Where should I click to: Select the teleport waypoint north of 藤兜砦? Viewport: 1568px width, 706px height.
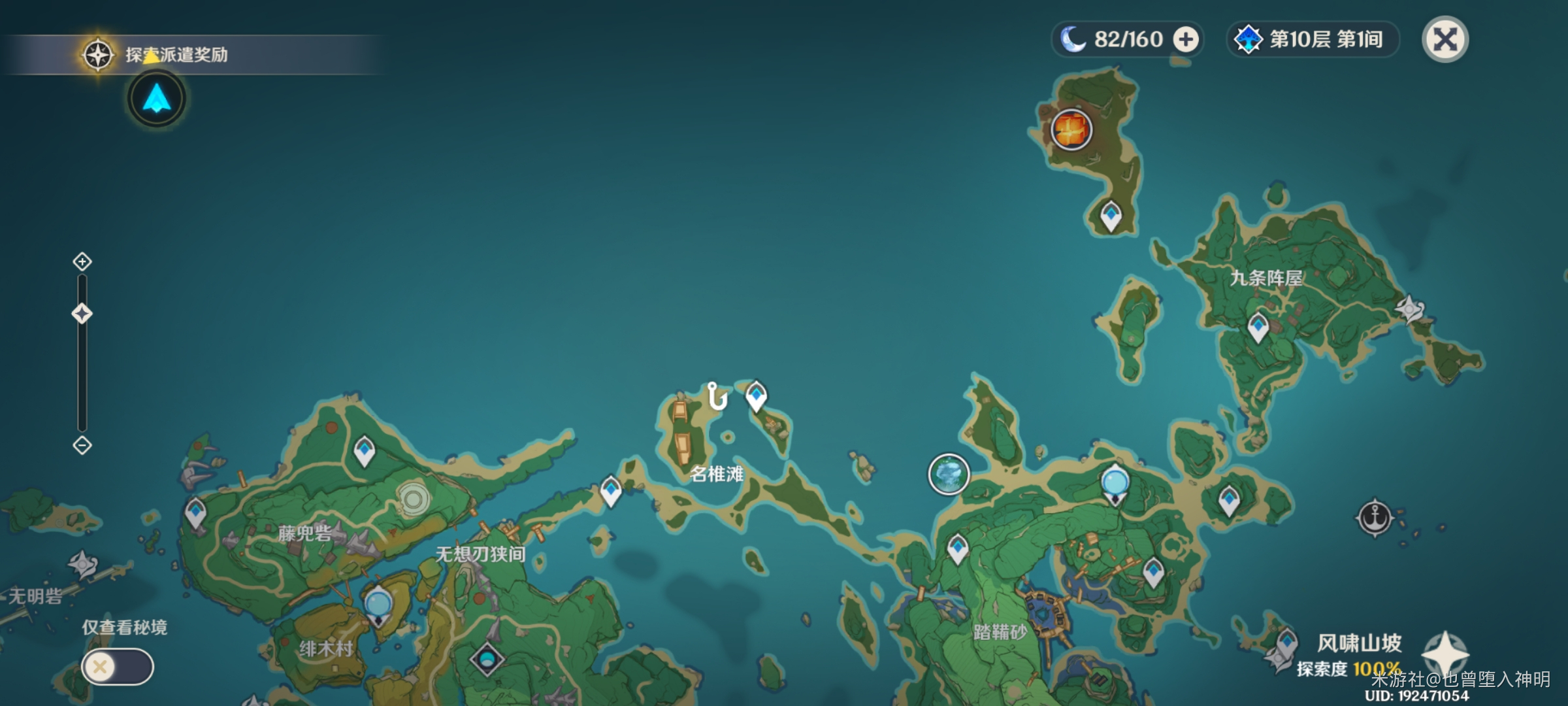tap(364, 451)
